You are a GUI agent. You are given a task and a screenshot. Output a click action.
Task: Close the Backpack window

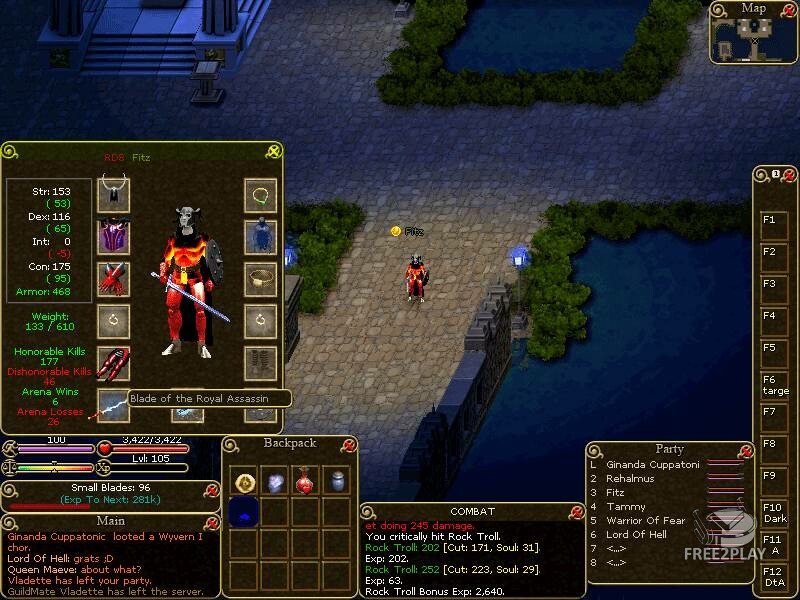(348, 444)
